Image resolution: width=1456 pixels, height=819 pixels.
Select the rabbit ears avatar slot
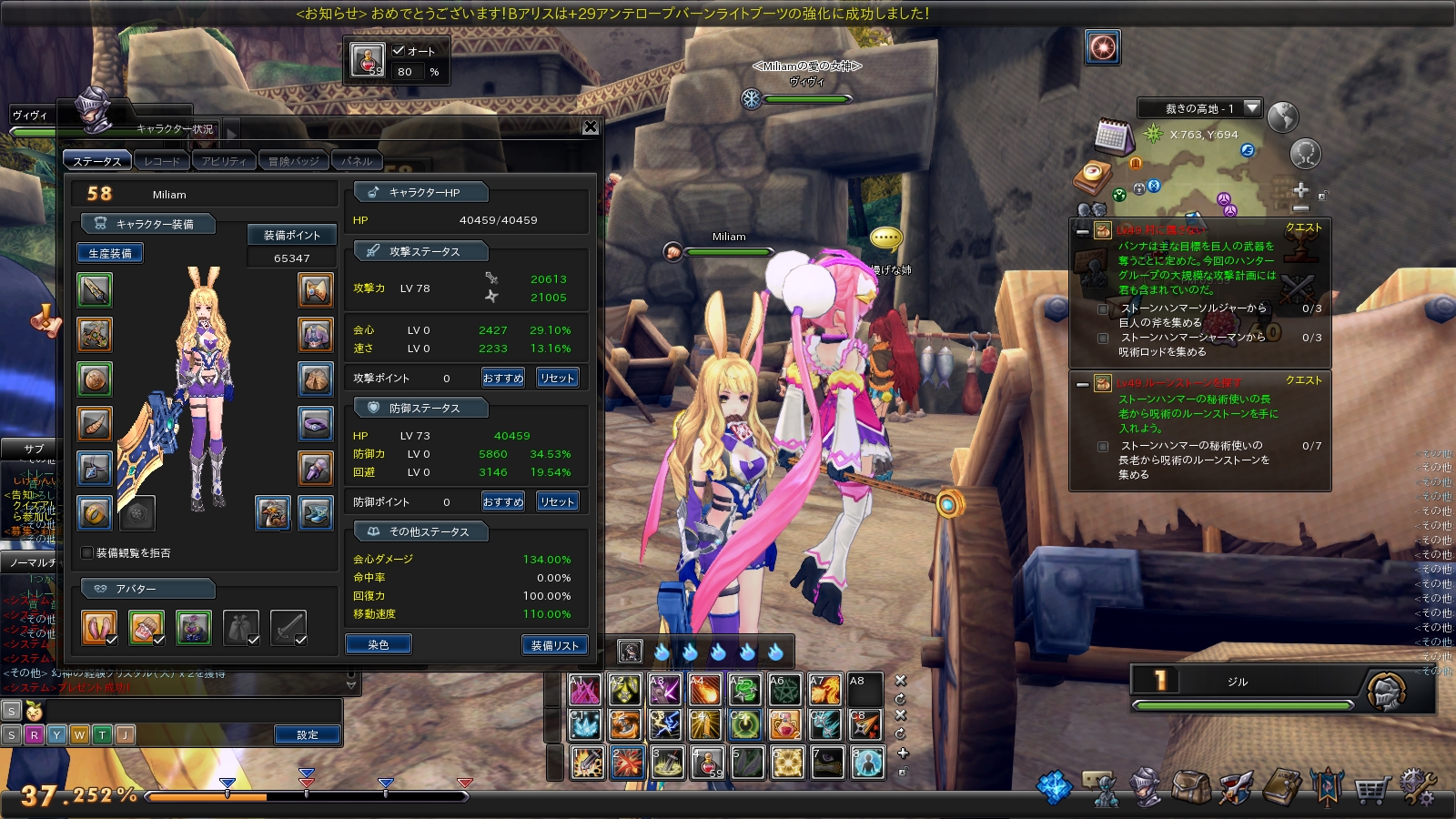(99, 627)
